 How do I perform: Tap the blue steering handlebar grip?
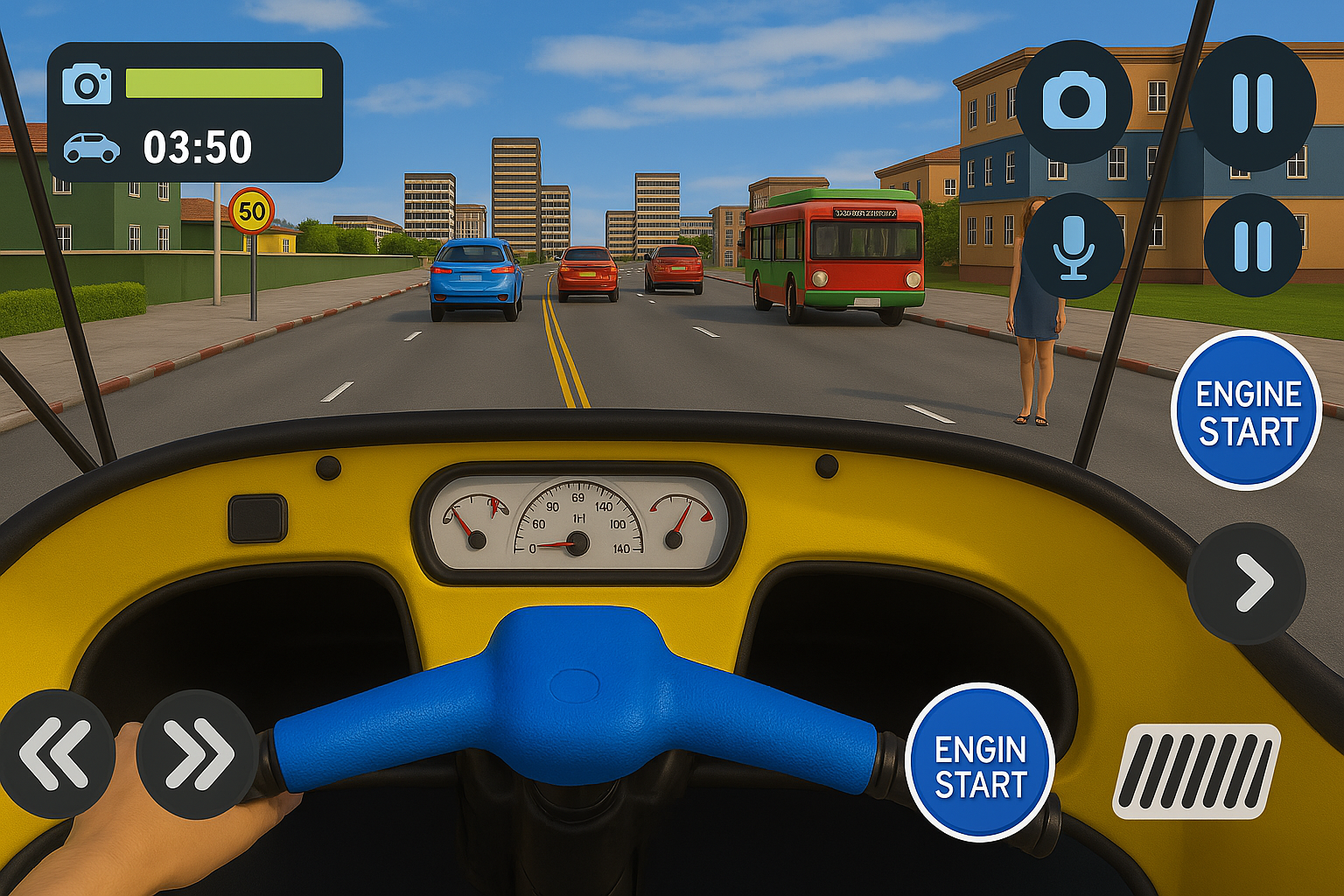(577, 700)
